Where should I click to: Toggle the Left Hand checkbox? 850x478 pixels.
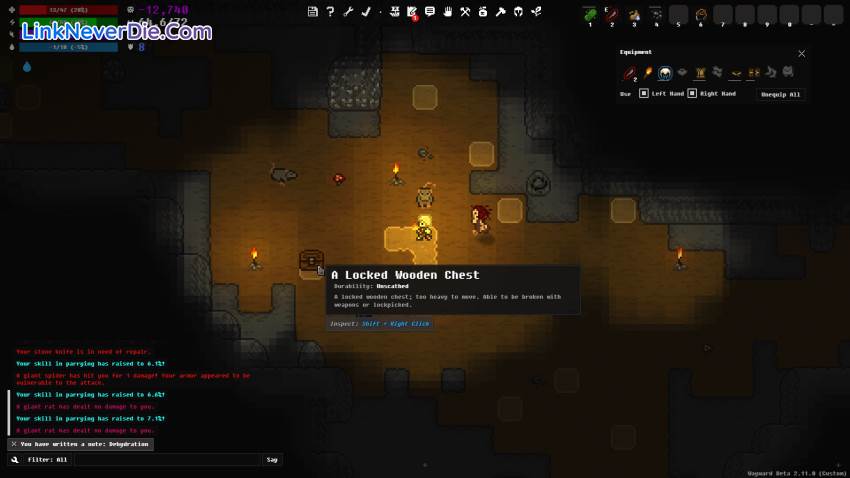pos(644,94)
